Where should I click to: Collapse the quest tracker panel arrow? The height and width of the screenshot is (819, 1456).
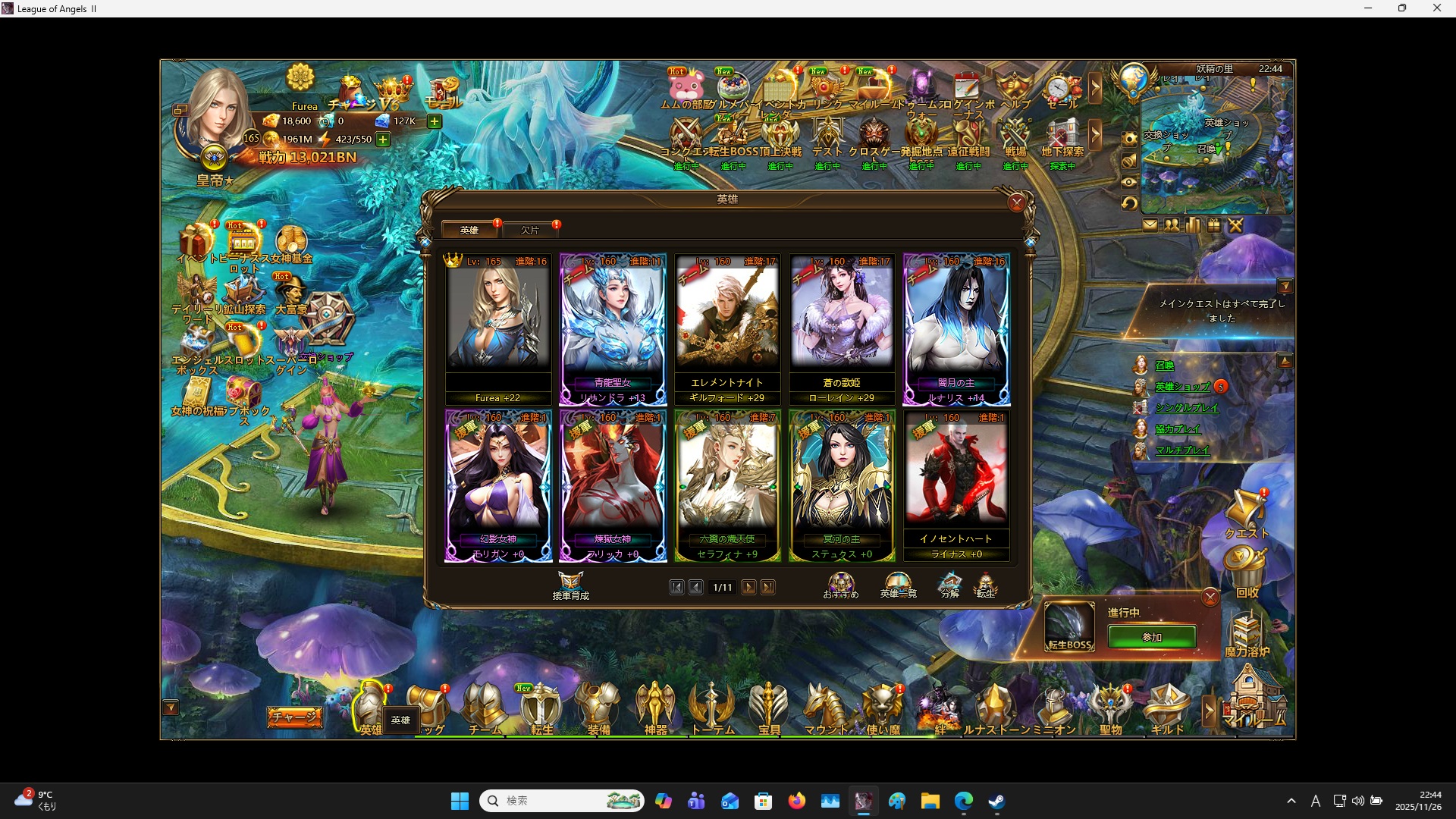[x=1287, y=286]
